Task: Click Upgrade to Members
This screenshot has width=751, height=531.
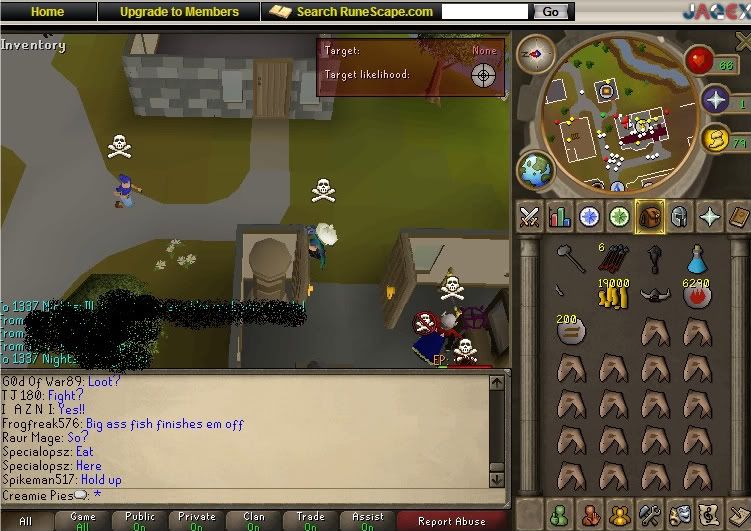Action: pyautogui.click(x=179, y=12)
